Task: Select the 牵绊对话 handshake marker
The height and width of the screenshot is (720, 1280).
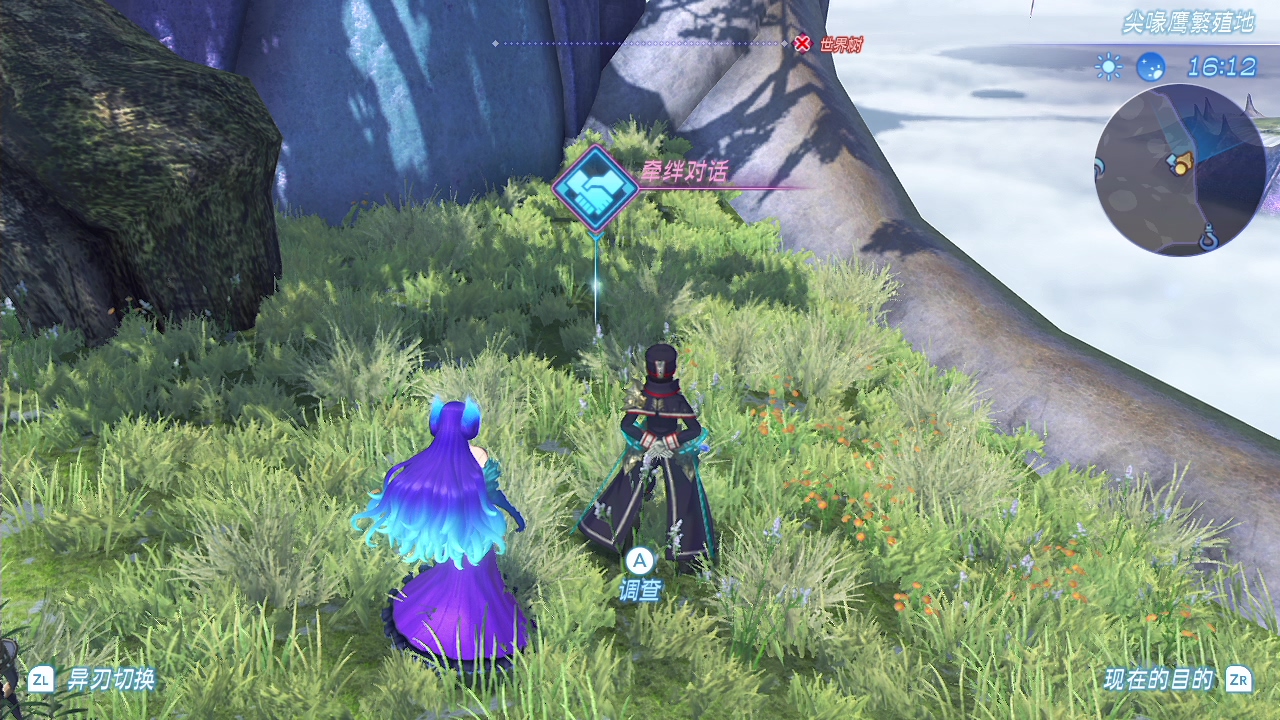Action: coord(596,188)
